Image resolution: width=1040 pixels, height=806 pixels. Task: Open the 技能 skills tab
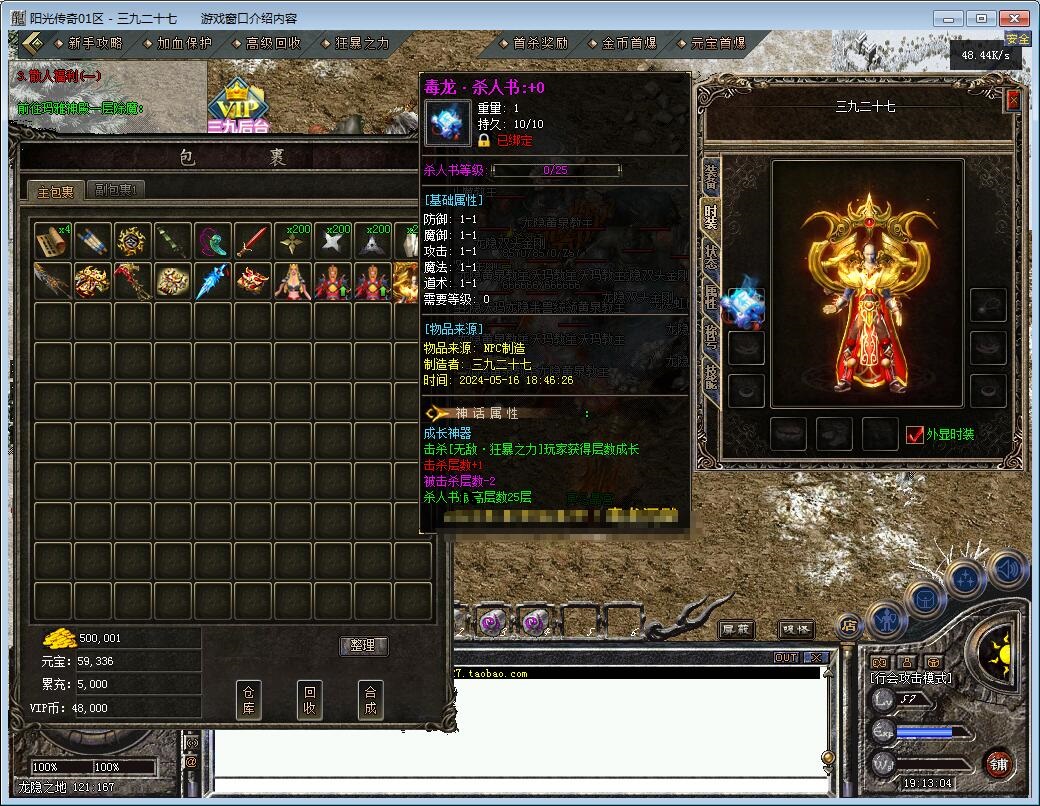(x=710, y=377)
